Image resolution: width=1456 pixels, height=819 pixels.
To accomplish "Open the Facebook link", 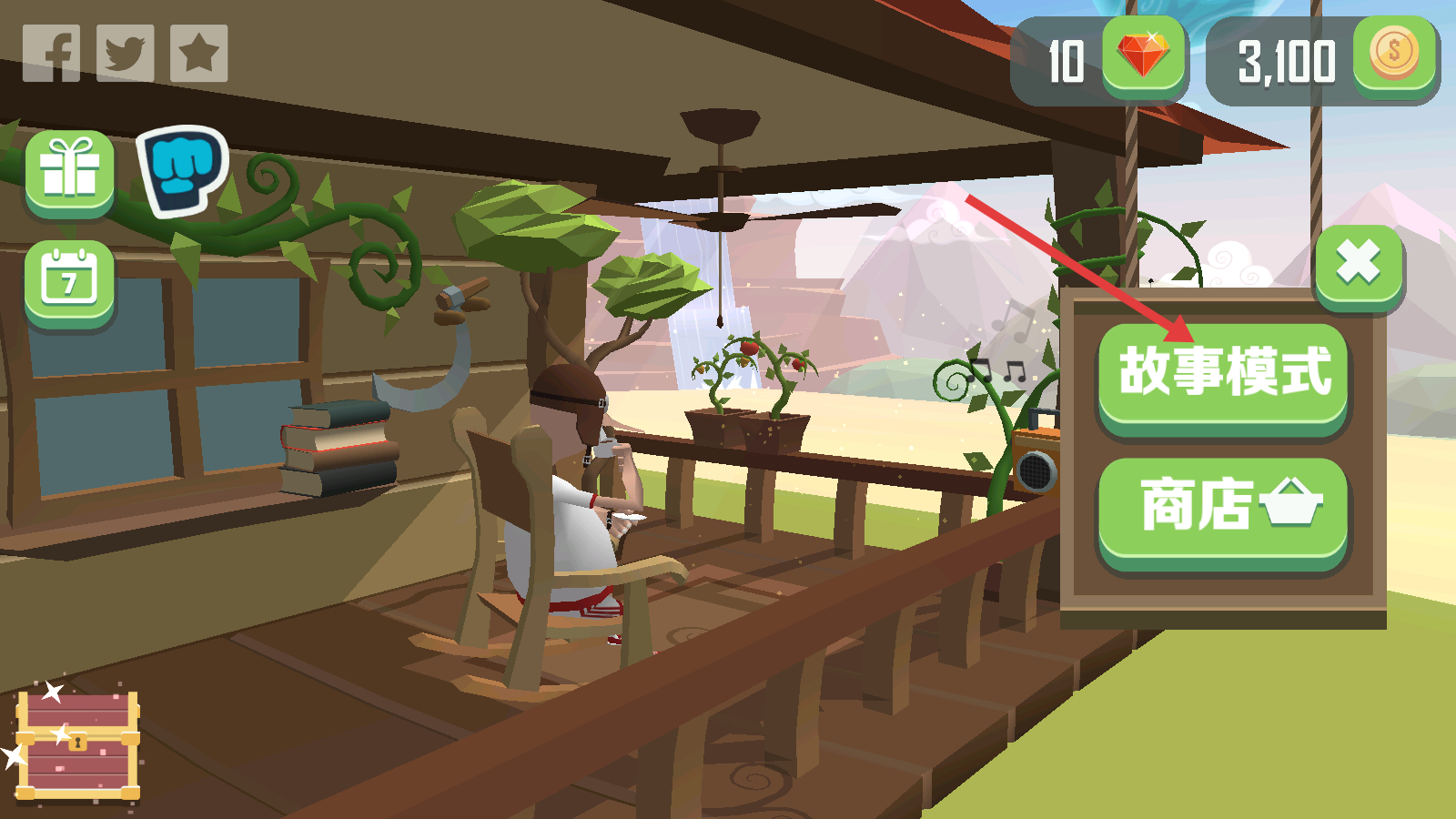I will click(x=52, y=54).
